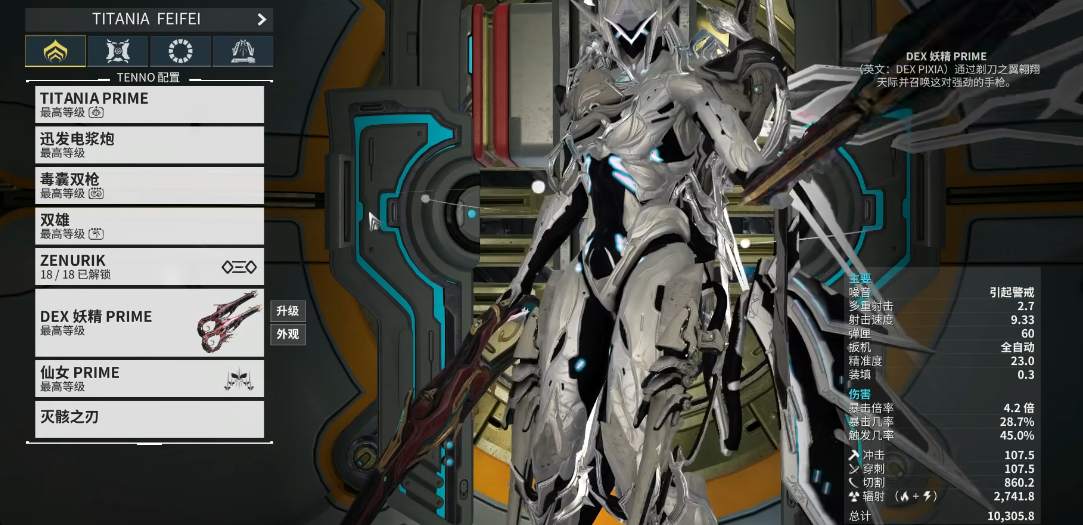Open the 外观 appearance button
This screenshot has width=1083, height=525.
click(287, 334)
